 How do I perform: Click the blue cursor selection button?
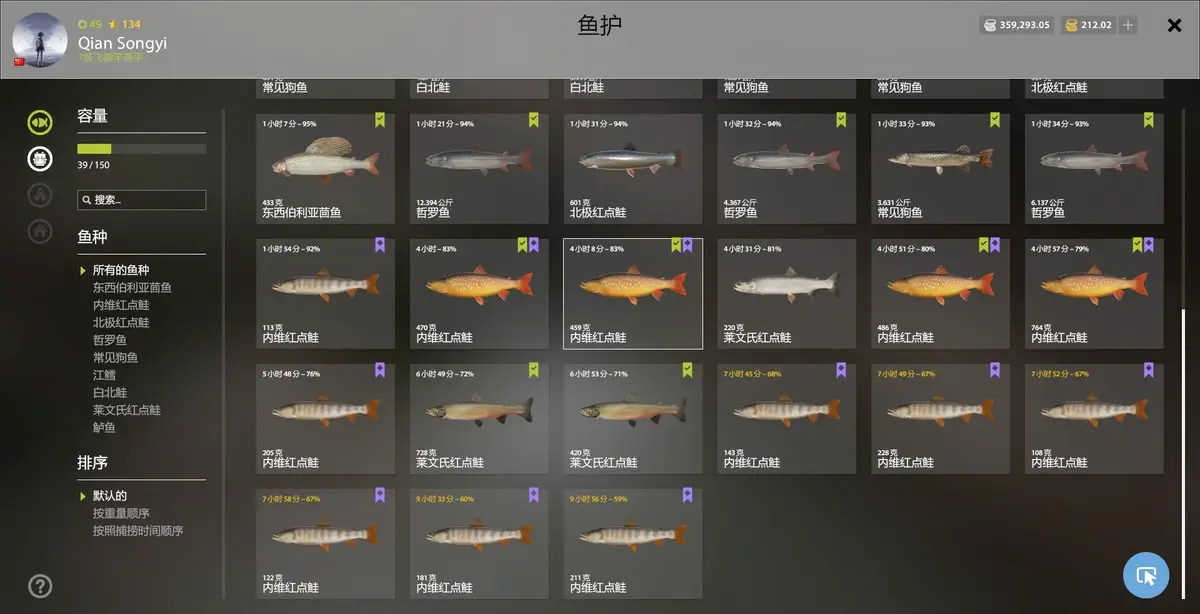tap(1146, 575)
